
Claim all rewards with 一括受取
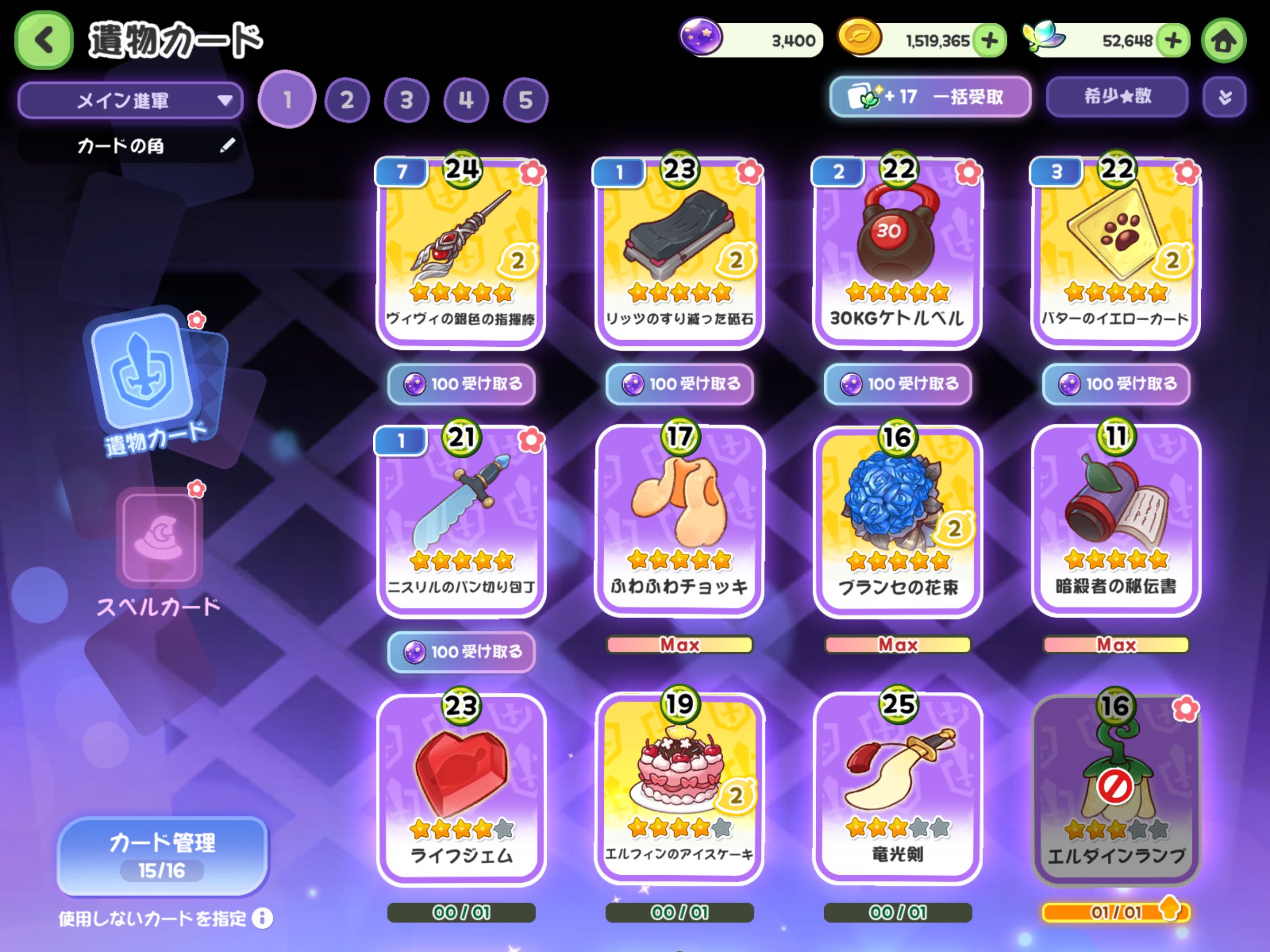(x=930, y=97)
